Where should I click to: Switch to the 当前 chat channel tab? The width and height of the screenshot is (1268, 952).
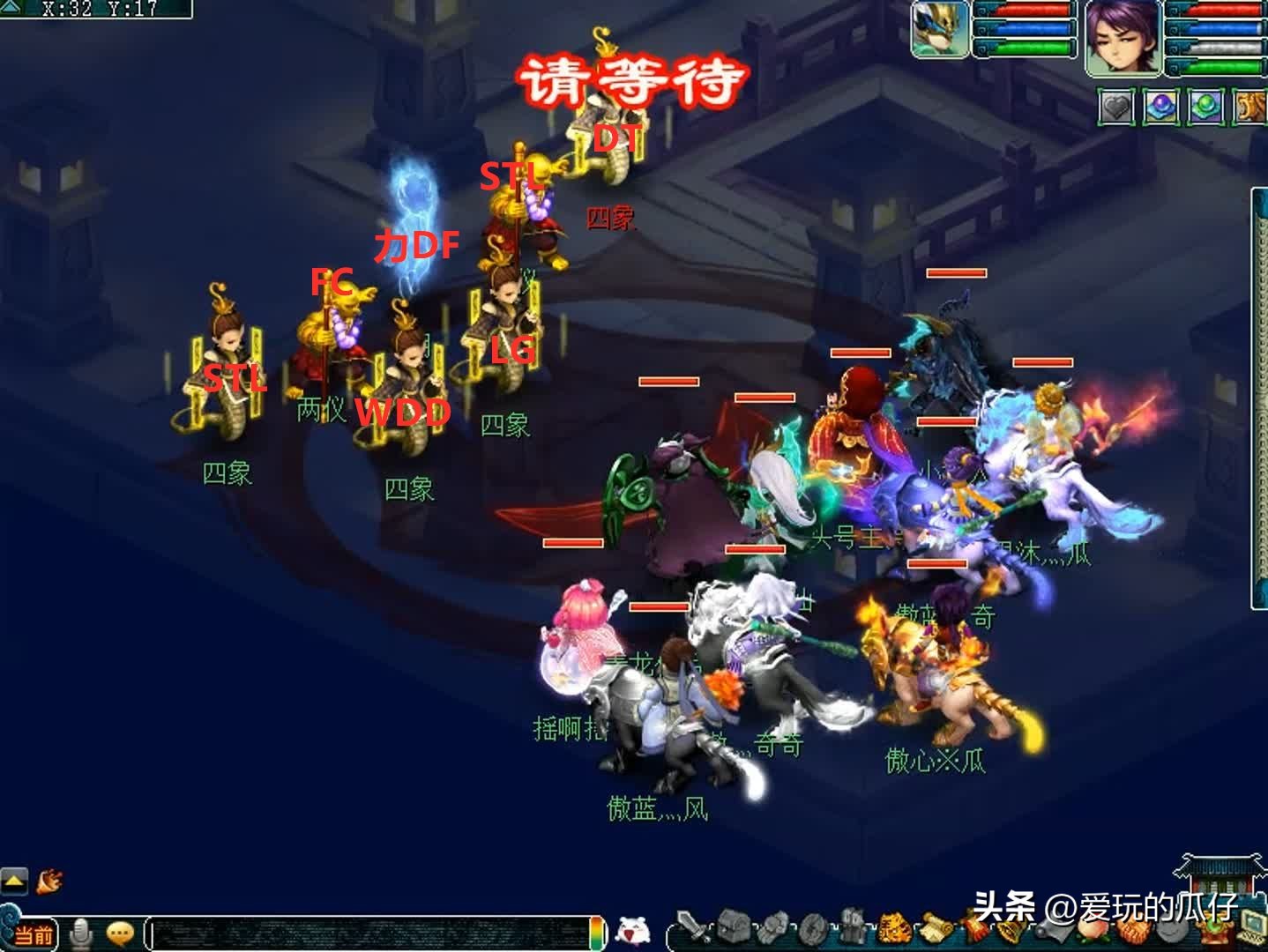[x=35, y=934]
